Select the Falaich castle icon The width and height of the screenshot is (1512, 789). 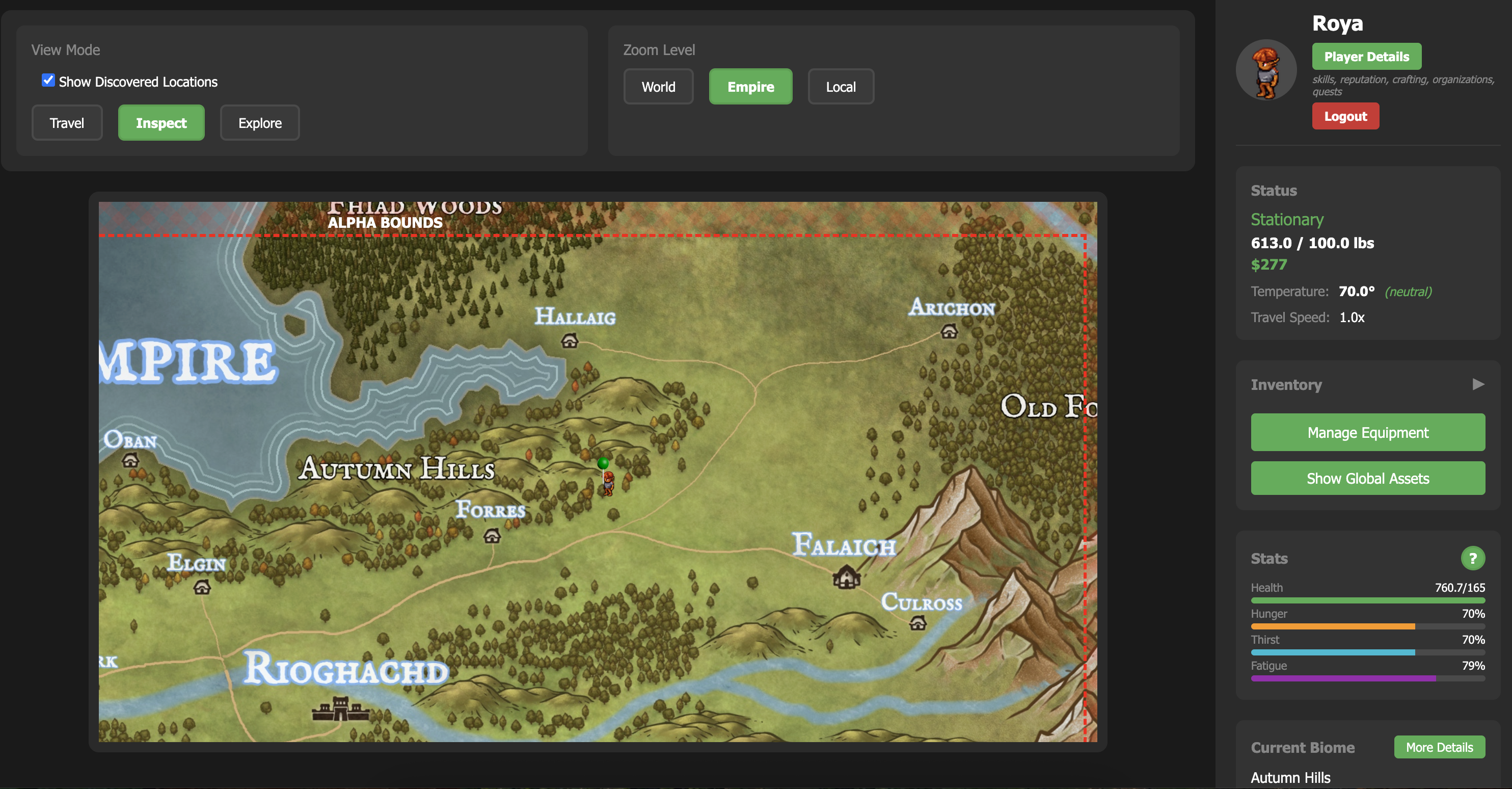[846, 577]
